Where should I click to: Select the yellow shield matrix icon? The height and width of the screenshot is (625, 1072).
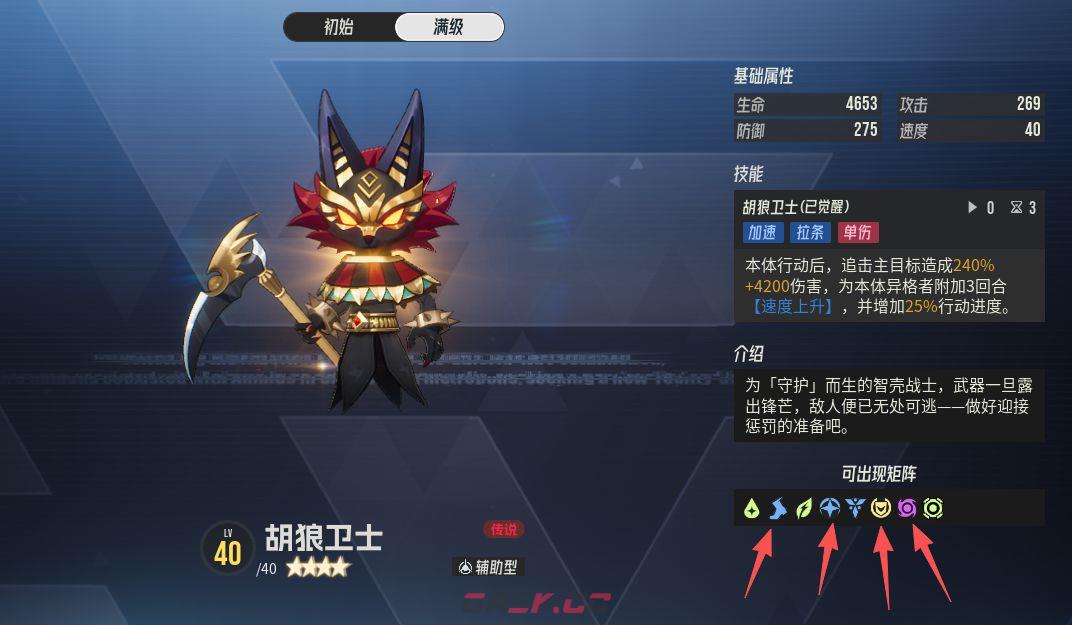[x=881, y=509]
